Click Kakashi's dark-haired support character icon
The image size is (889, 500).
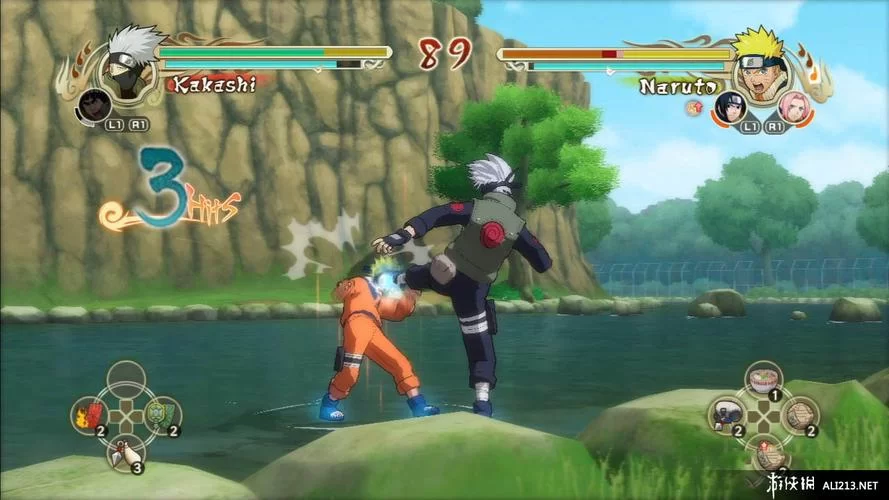tap(96, 104)
